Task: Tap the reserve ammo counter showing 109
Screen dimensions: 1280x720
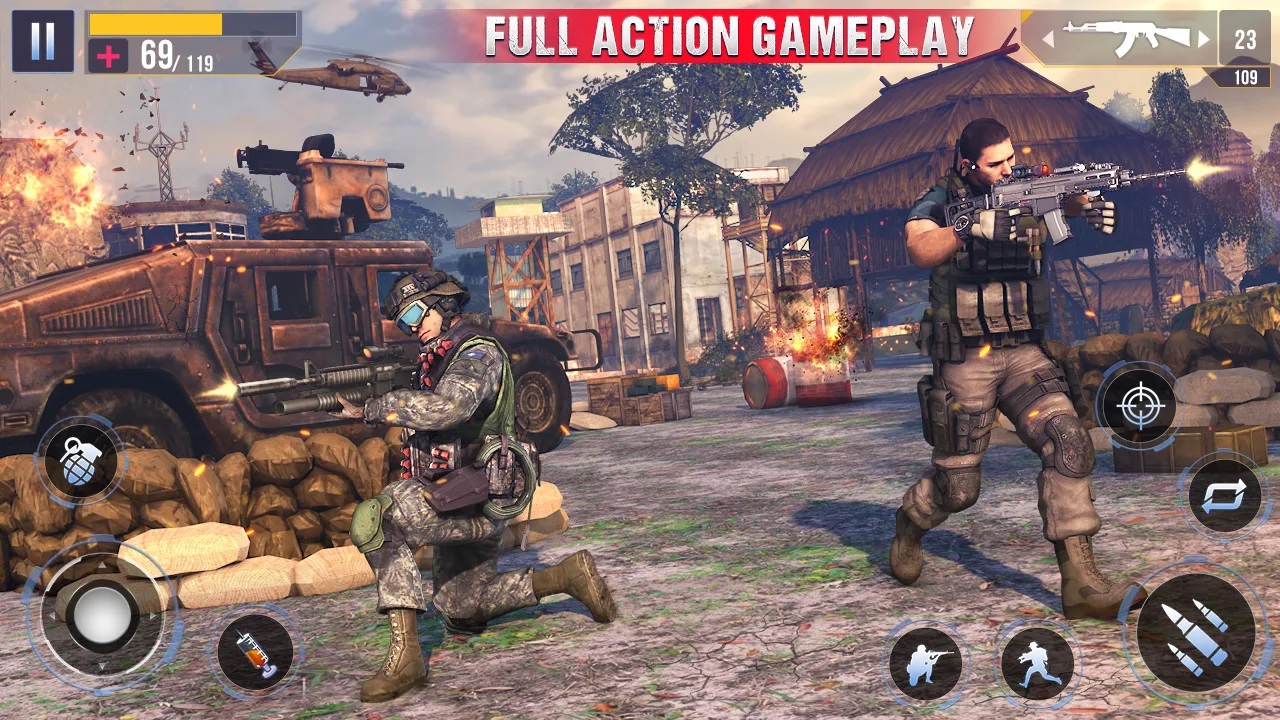Action: 1246,77
